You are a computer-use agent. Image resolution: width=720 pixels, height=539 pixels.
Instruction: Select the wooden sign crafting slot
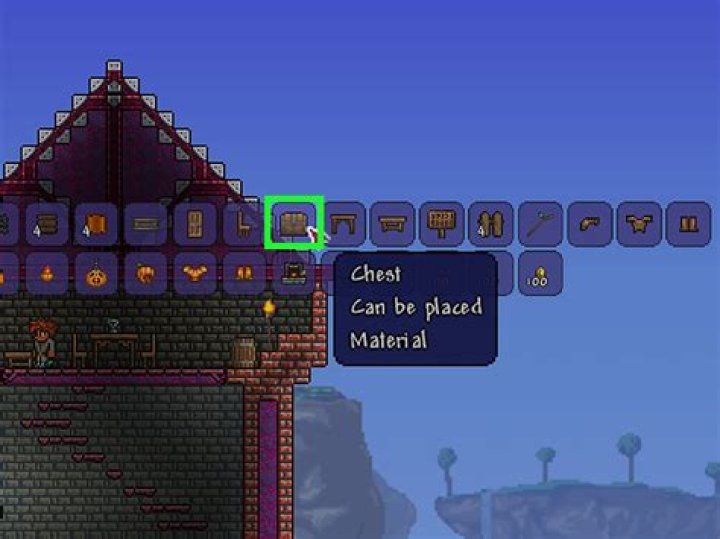pos(441,224)
